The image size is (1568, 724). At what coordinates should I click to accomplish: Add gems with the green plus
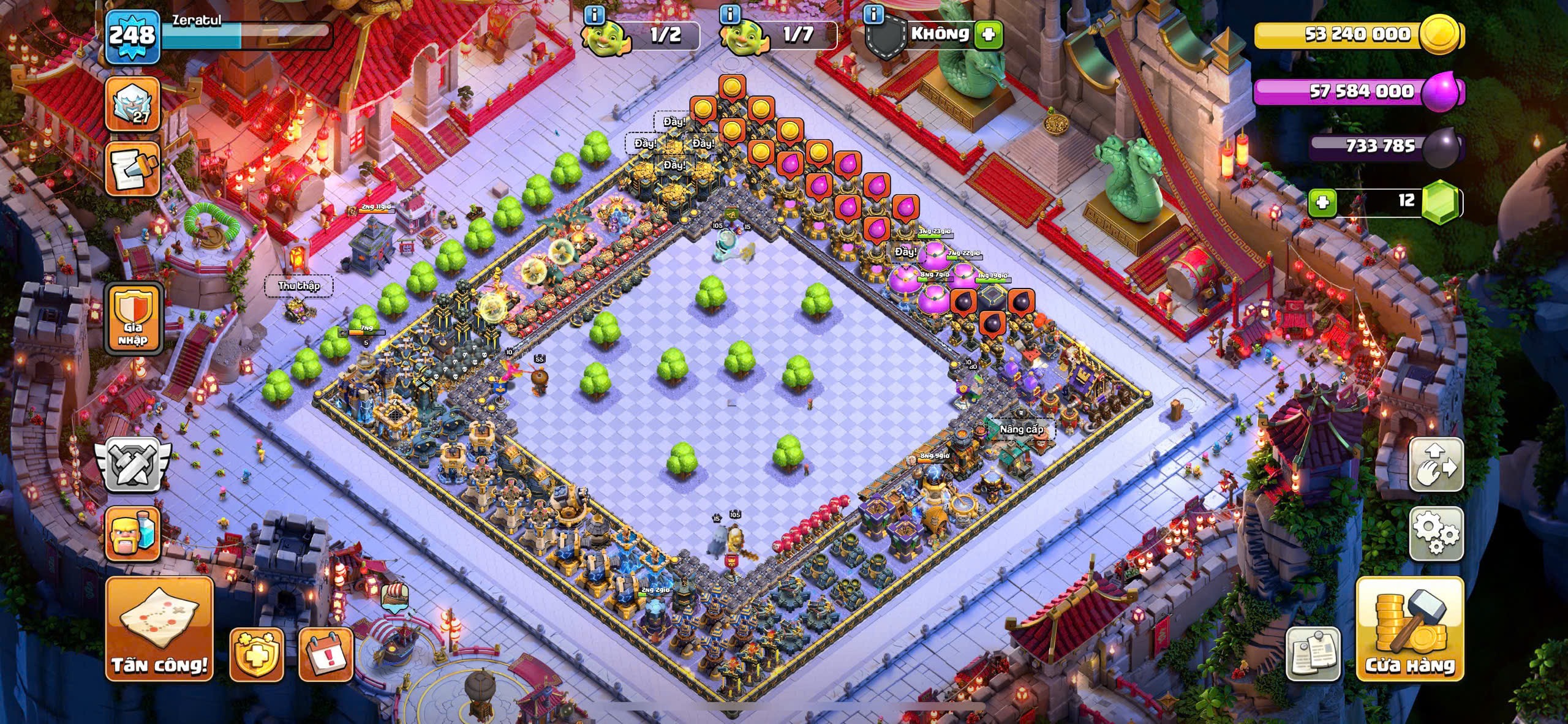click(1322, 202)
